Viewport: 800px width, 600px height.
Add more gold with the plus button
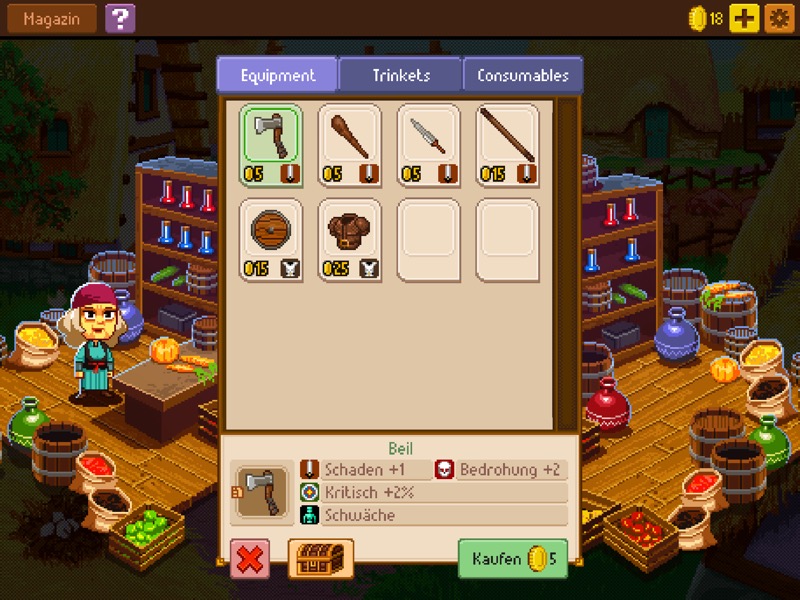[744, 18]
